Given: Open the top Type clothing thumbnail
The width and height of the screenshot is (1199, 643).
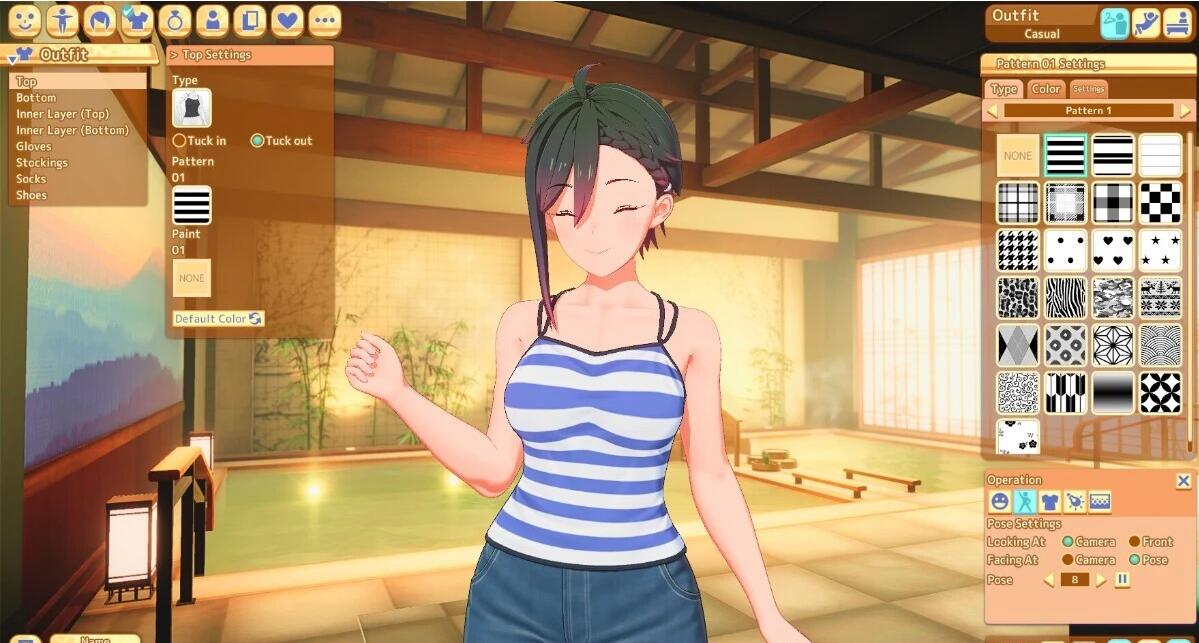Looking at the screenshot, I should coord(192,109).
